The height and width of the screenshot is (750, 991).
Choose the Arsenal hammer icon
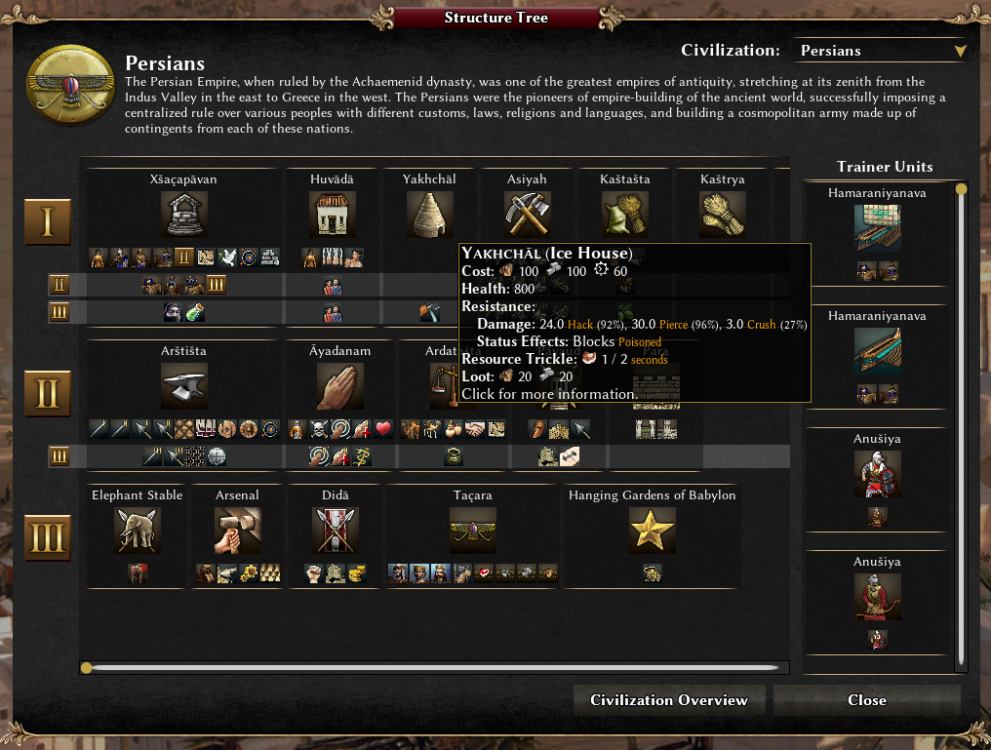coord(237,531)
